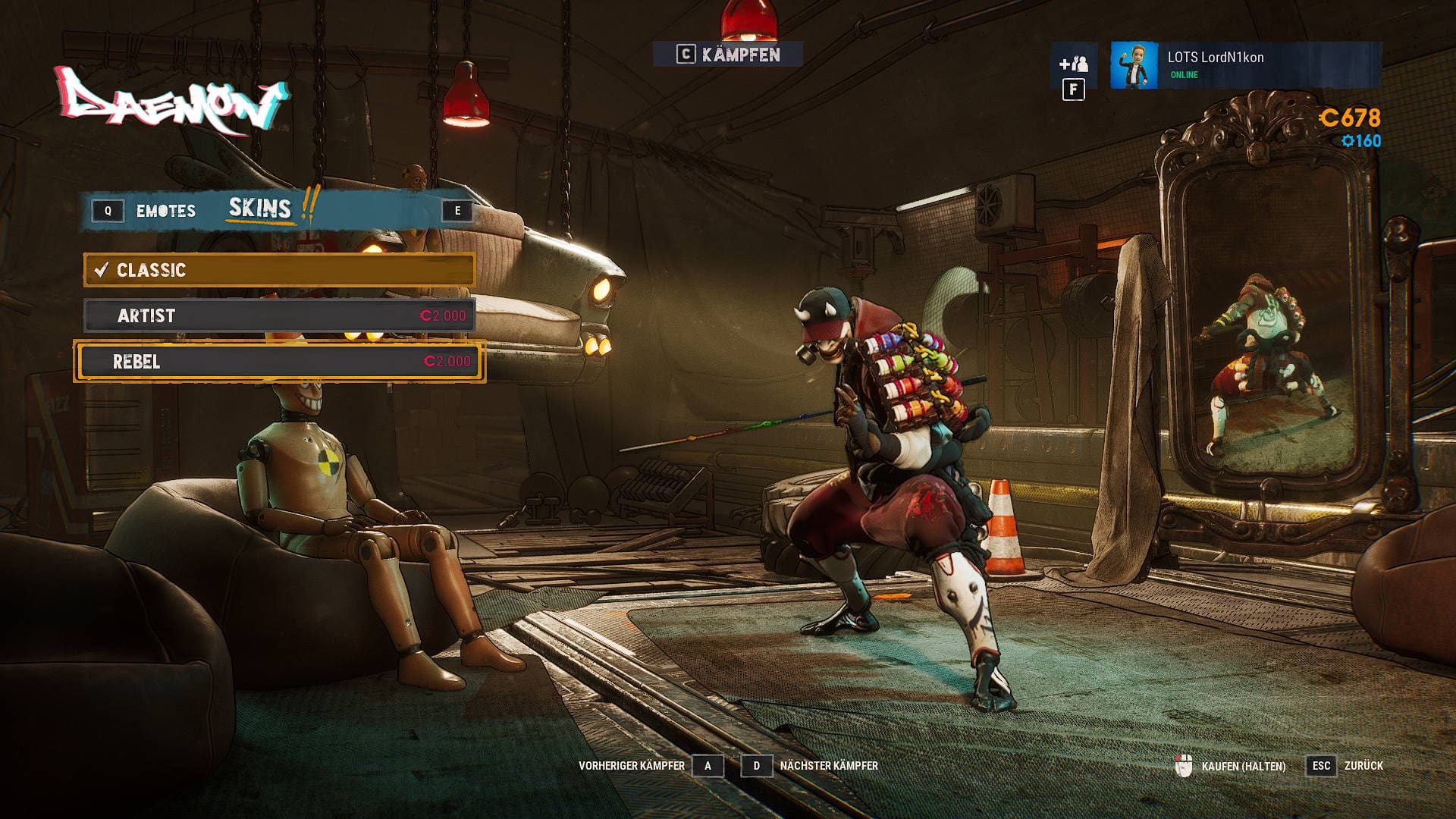Screen dimensions: 1456x819
Task: Go back with the Zurück button
Action: pyautogui.click(x=1322, y=766)
